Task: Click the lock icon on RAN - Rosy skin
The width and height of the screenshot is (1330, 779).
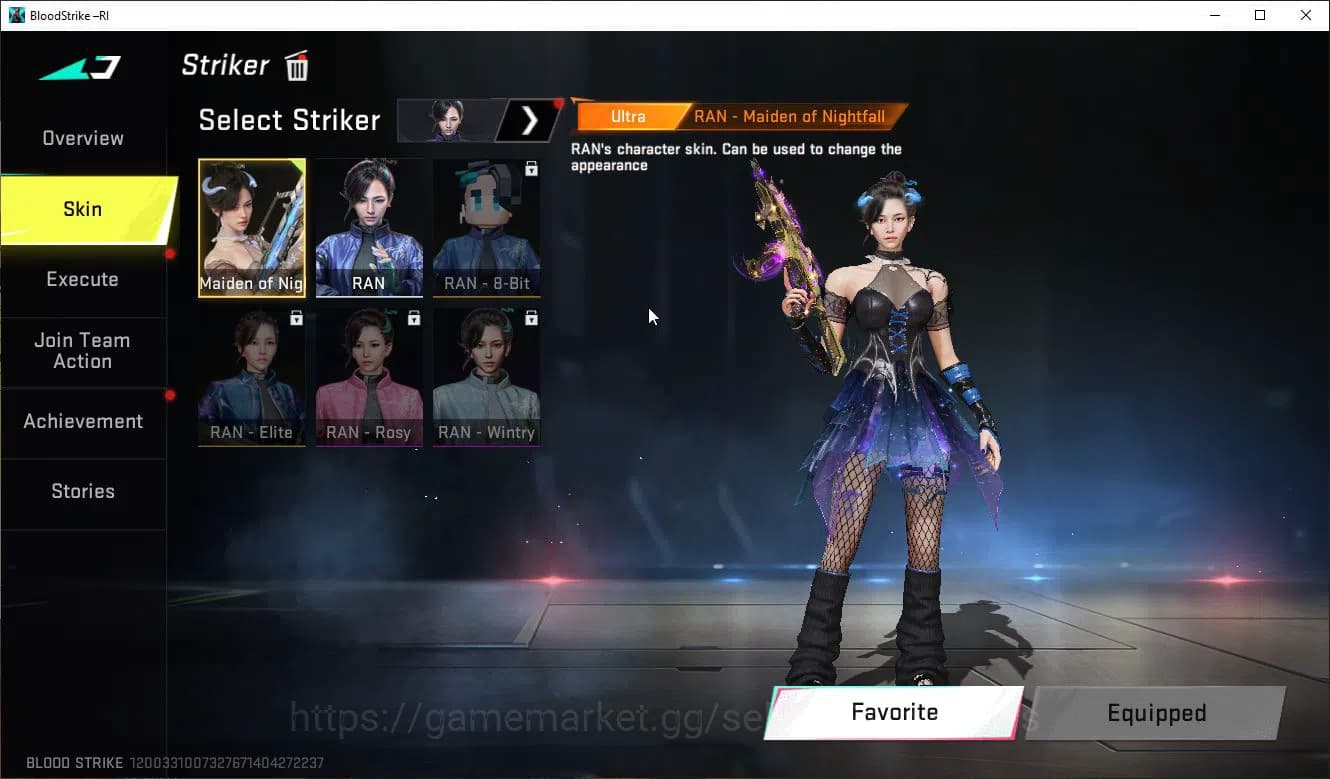Action: pyautogui.click(x=413, y=318)
